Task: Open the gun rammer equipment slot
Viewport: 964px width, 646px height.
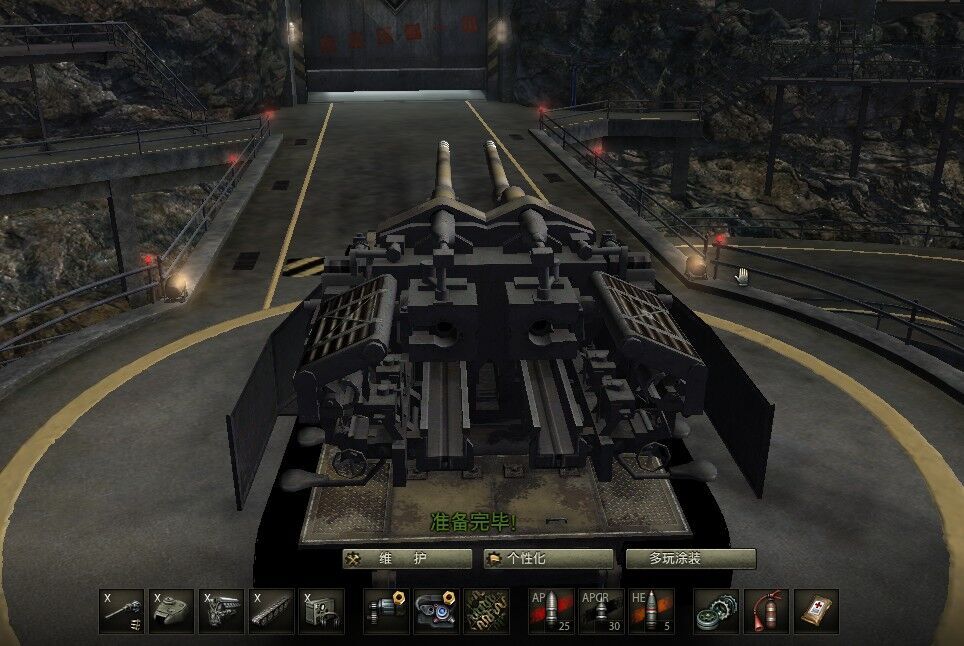Action: 386,611
